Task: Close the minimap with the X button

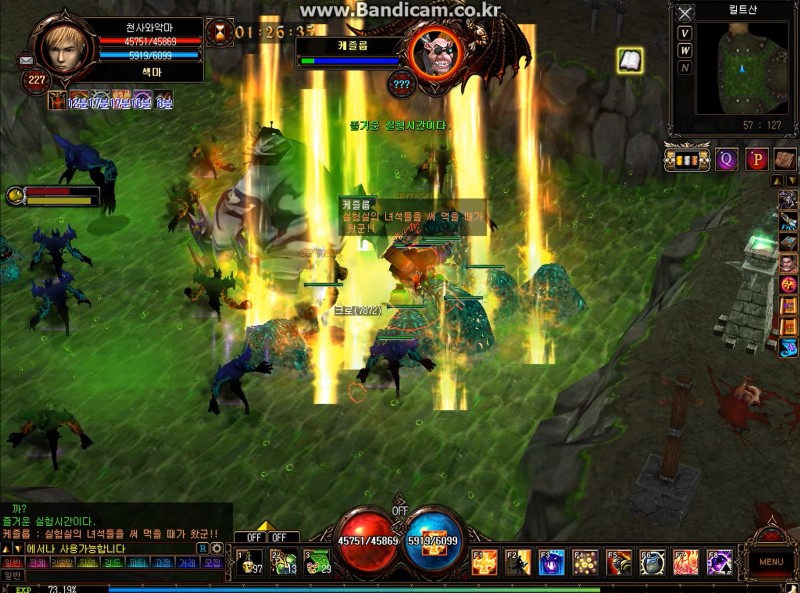Action: click(x=685, y=14)
